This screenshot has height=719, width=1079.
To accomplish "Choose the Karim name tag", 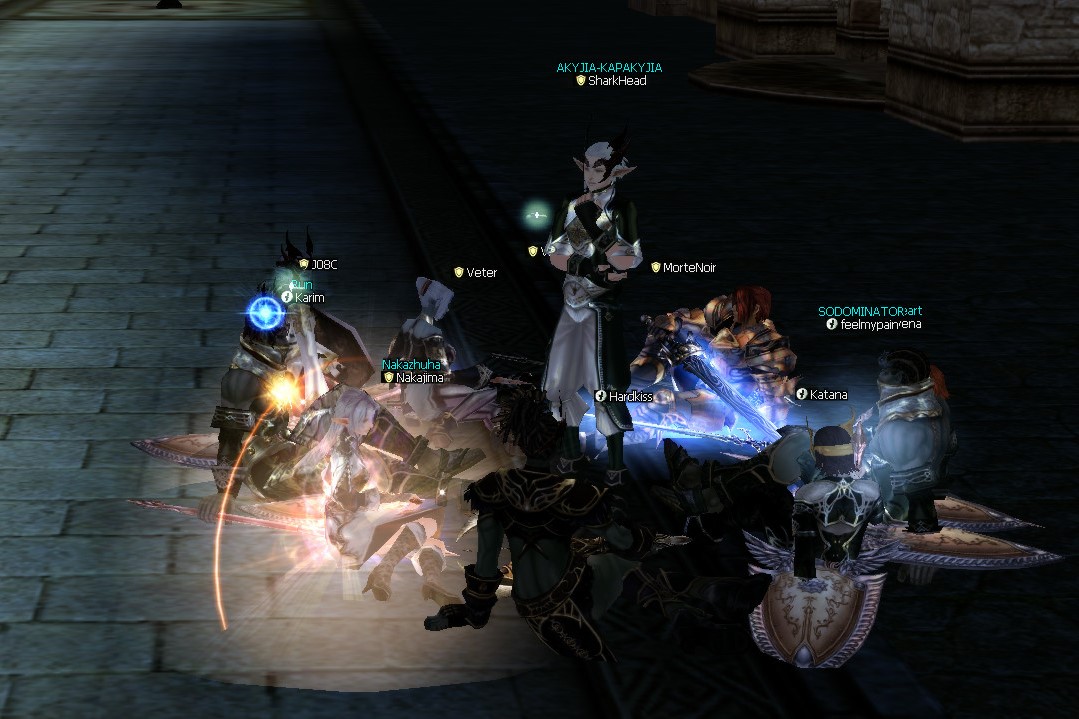I will coord(309,298).
